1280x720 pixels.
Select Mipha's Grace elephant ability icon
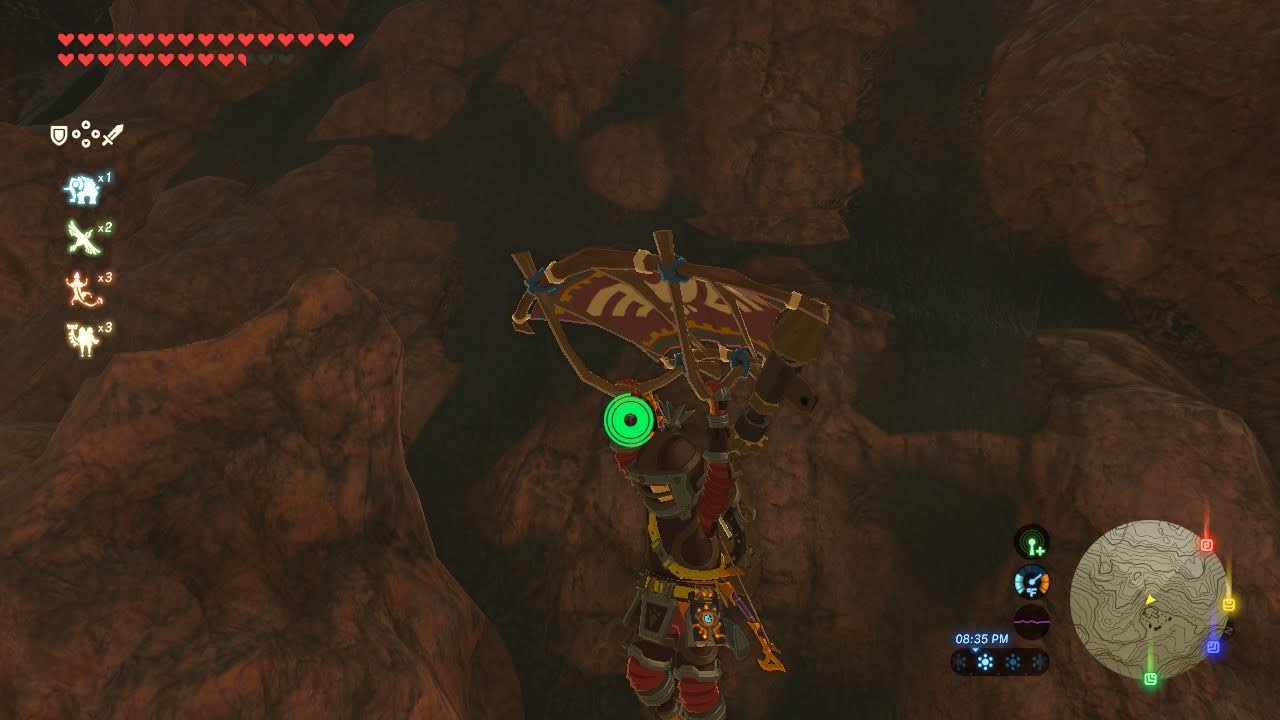(81, 190)
